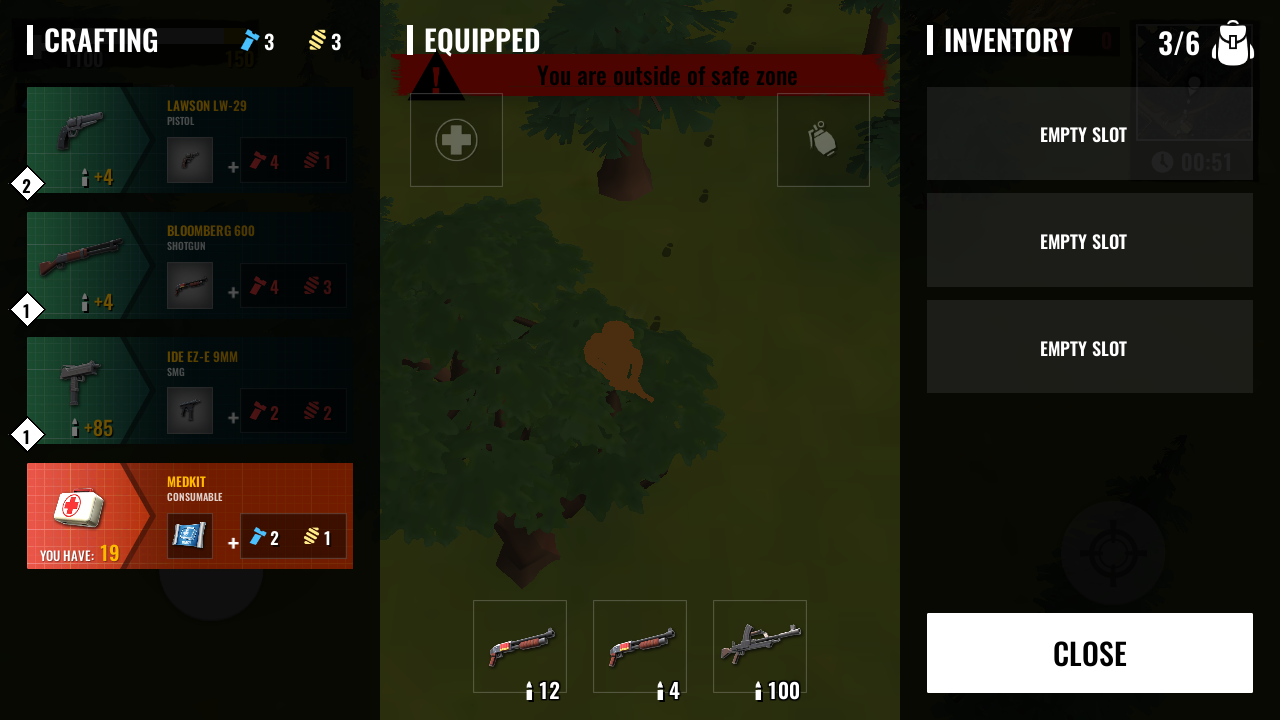Image resolution: width=1280 pixels, height=720 pixels.
Task: Craft the Medkit consumable
Action: click(x=189, y=516)
